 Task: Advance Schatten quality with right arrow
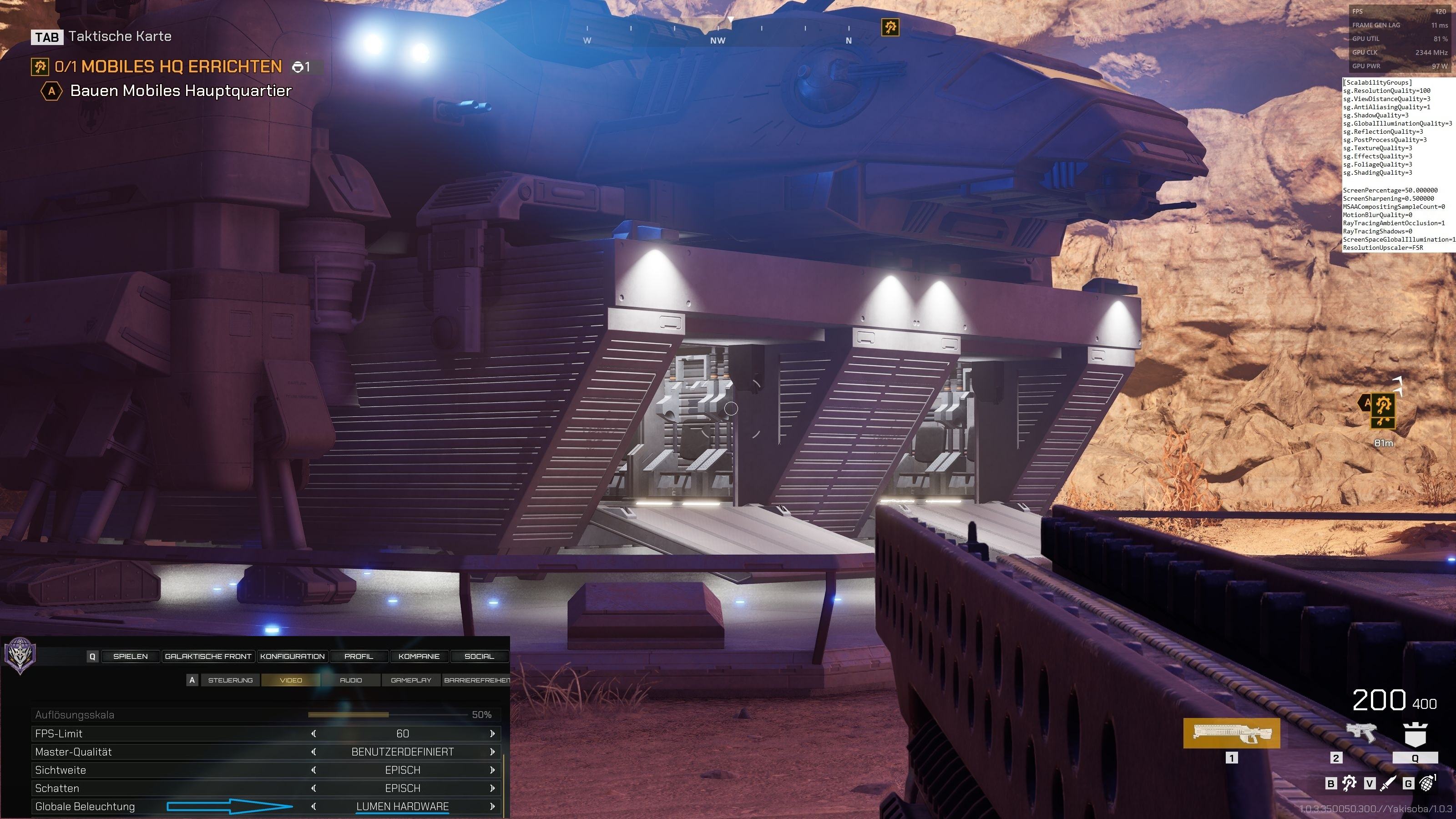point(492,788)
